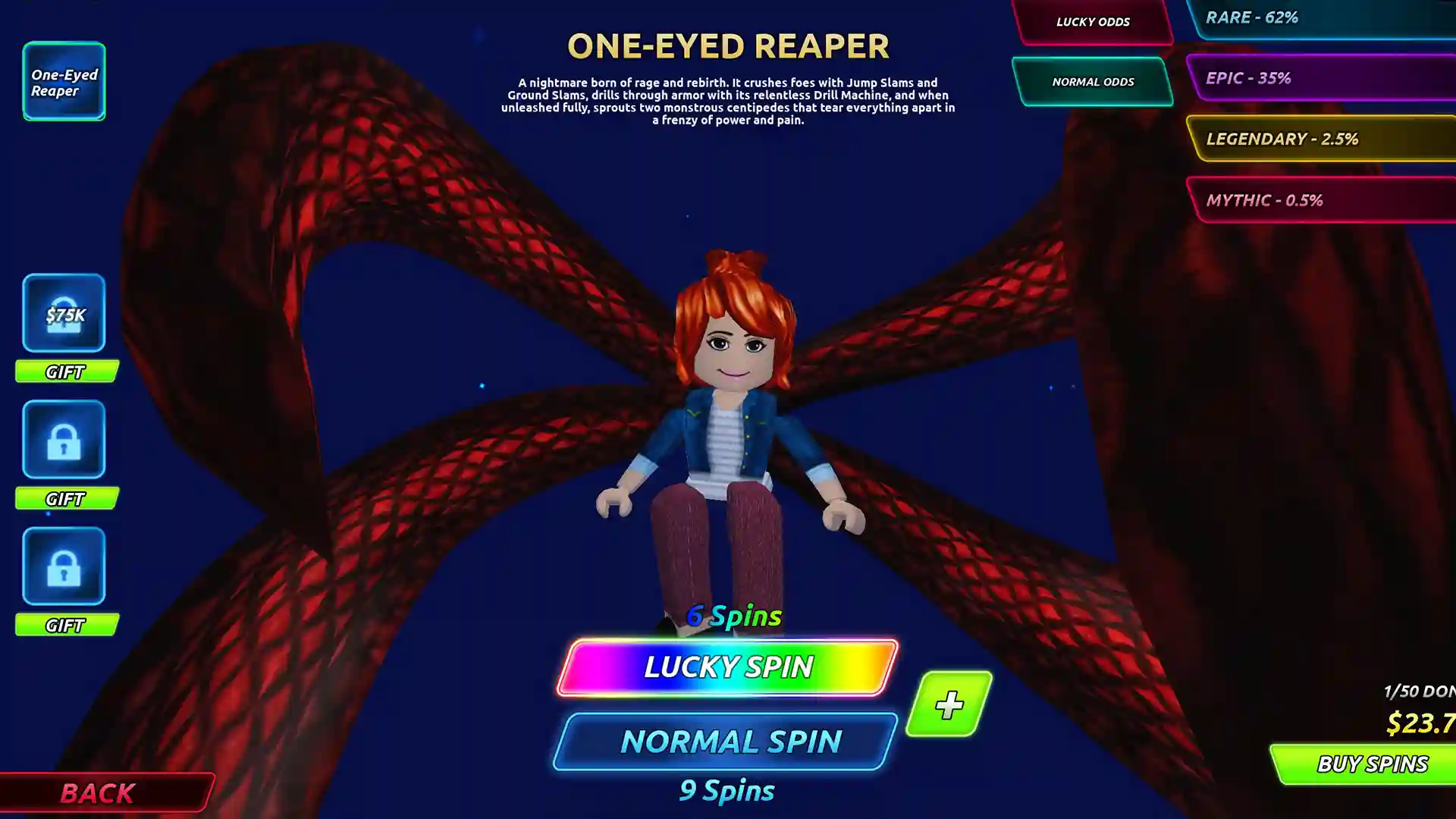The image size is (1456, 819).
Task: Click the middle locked padlock gift icon
Action: click(x=64, y=440)
